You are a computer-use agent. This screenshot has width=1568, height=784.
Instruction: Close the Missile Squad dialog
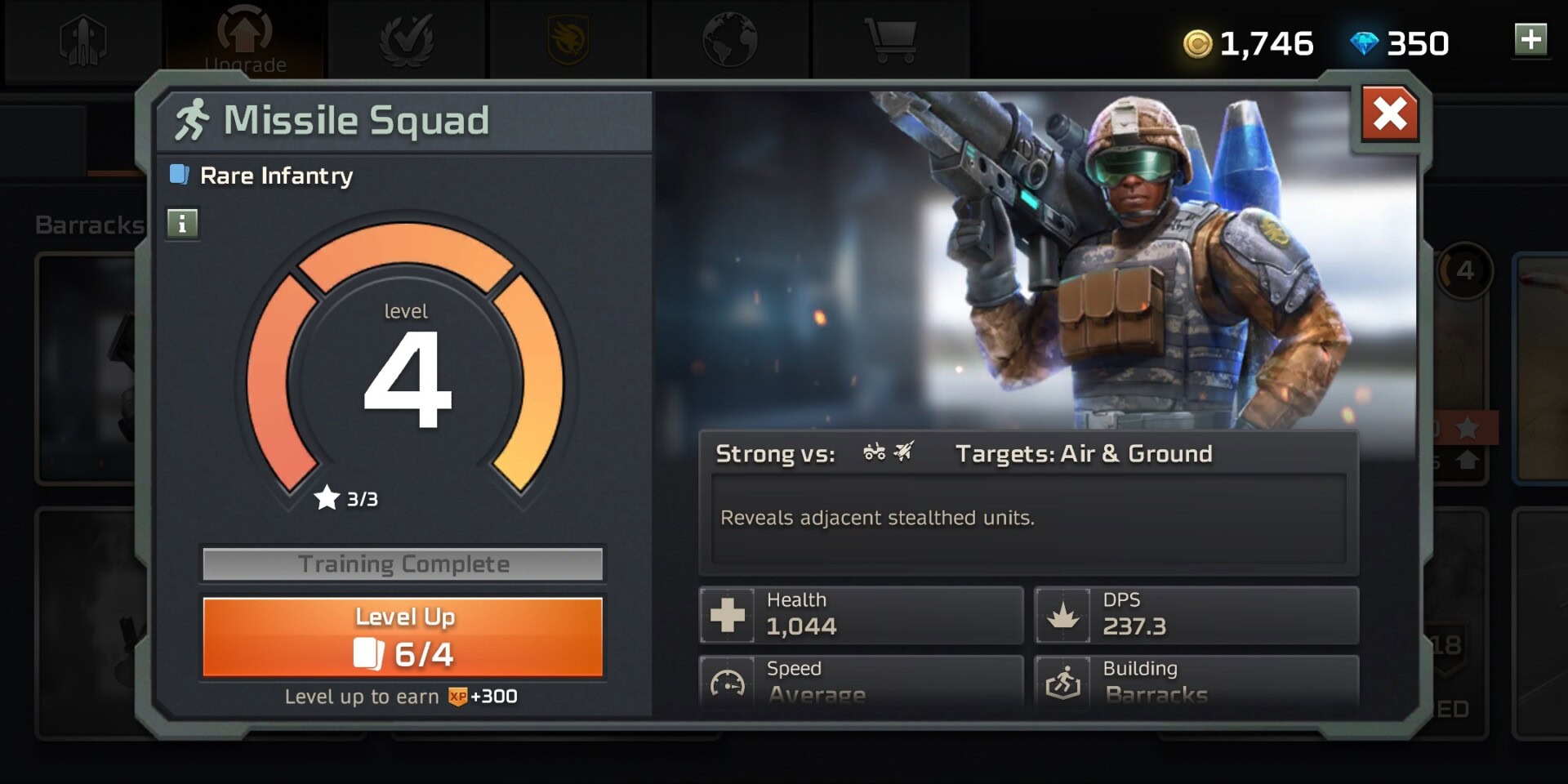[x=1389, y=114]
